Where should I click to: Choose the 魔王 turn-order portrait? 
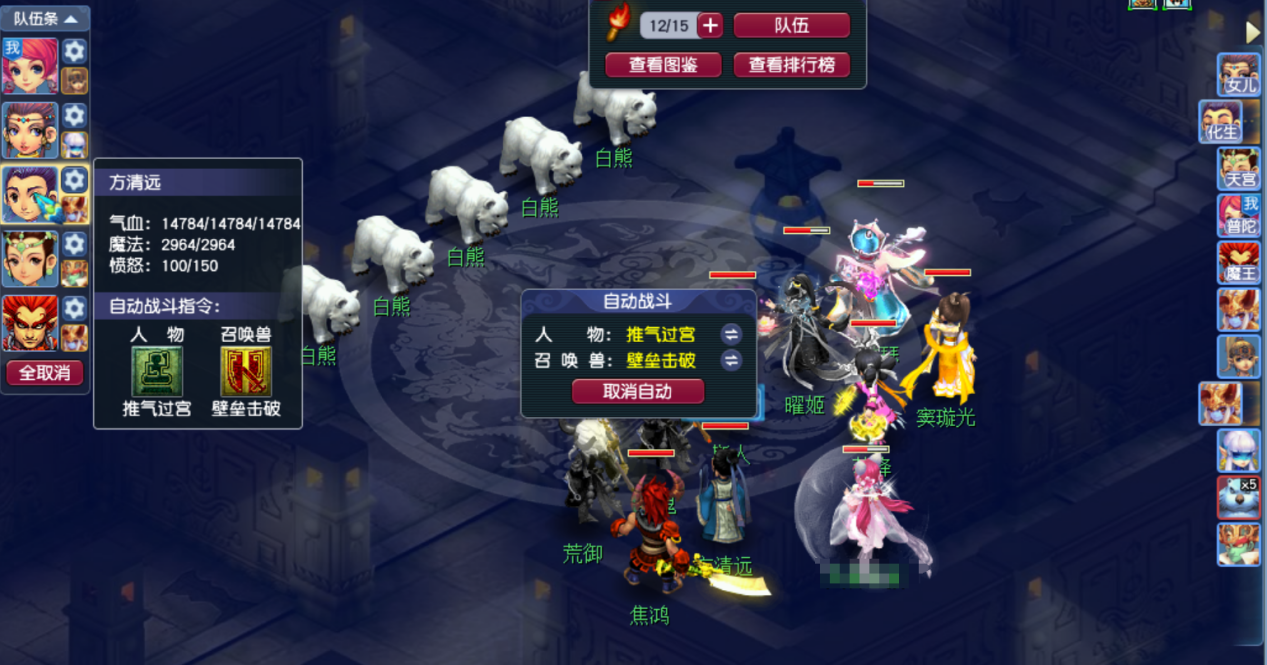1238,263
